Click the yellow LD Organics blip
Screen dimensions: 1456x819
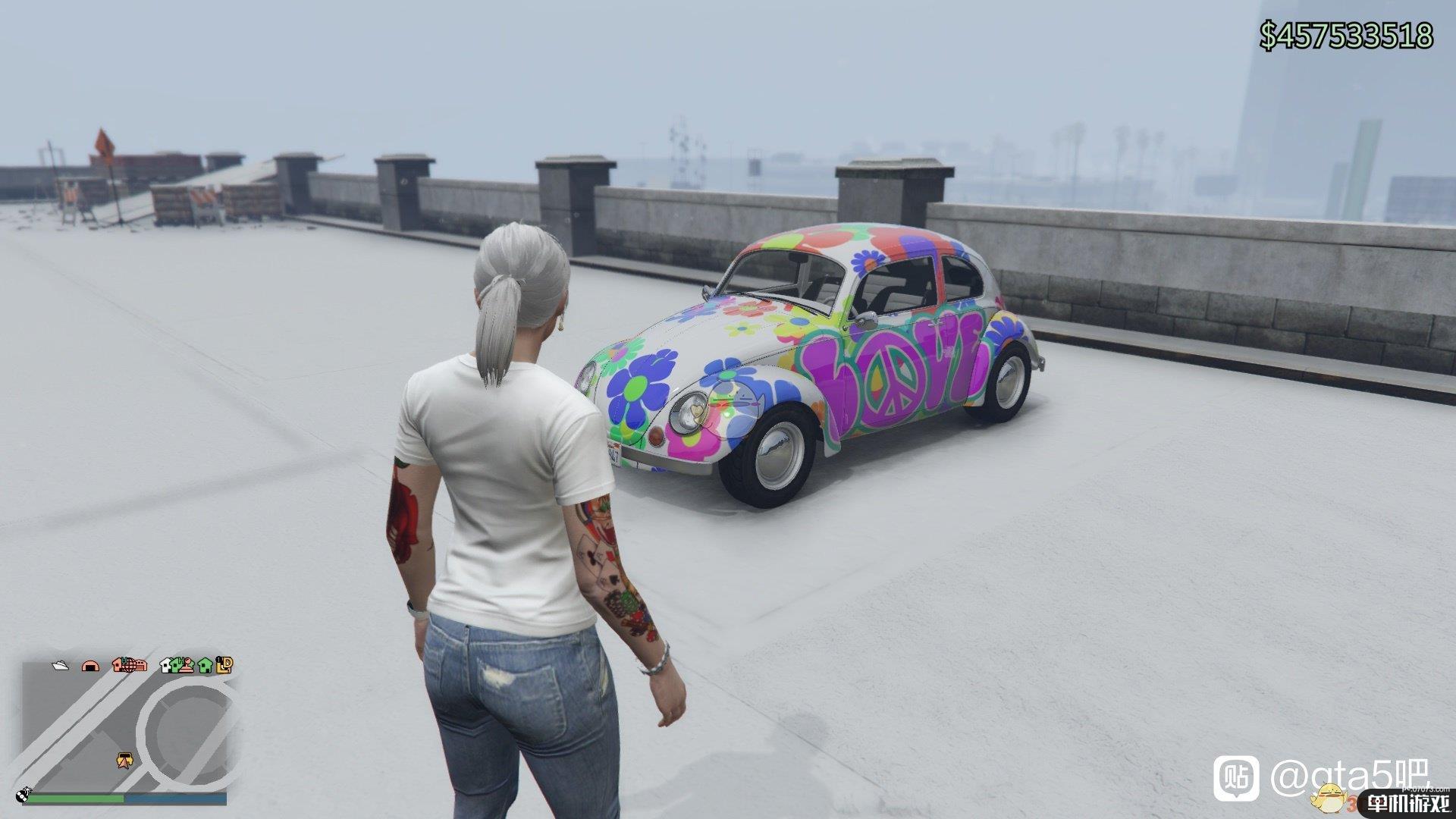click(x=223, y=666)
